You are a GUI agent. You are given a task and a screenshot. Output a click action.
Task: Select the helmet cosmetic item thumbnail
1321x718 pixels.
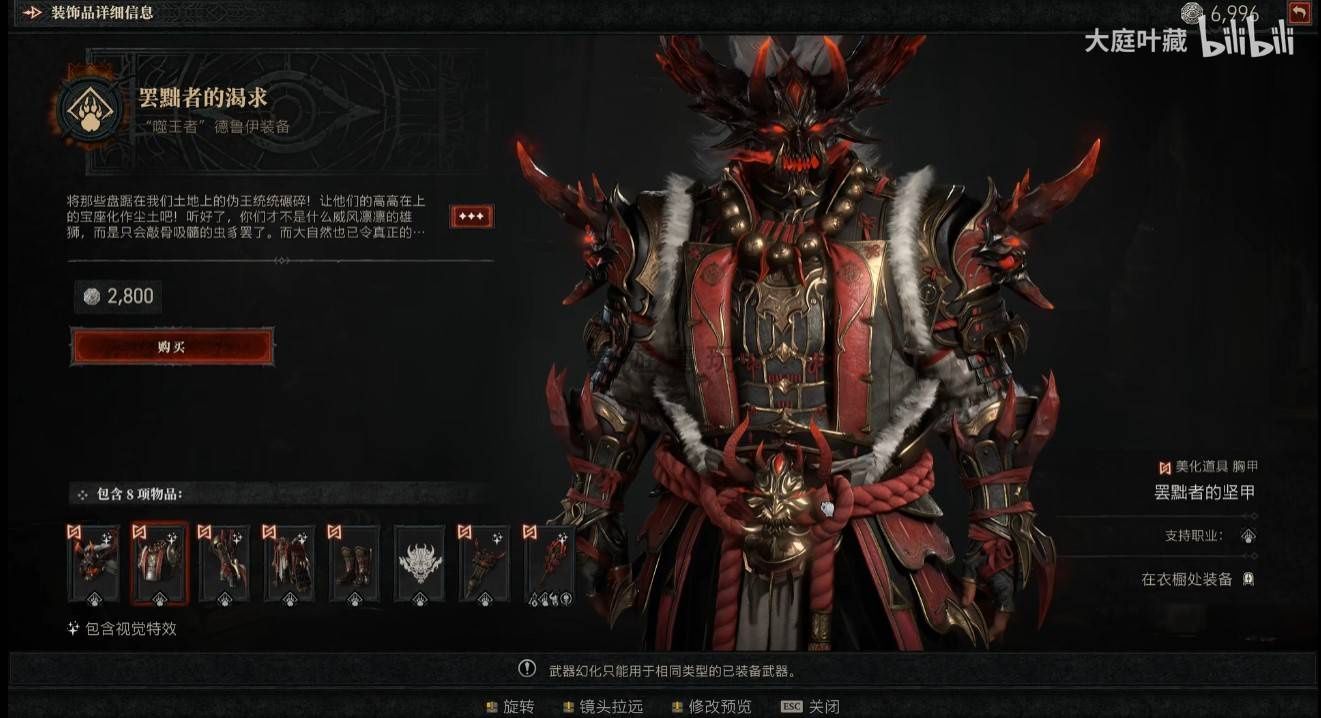tap(94, 565)
